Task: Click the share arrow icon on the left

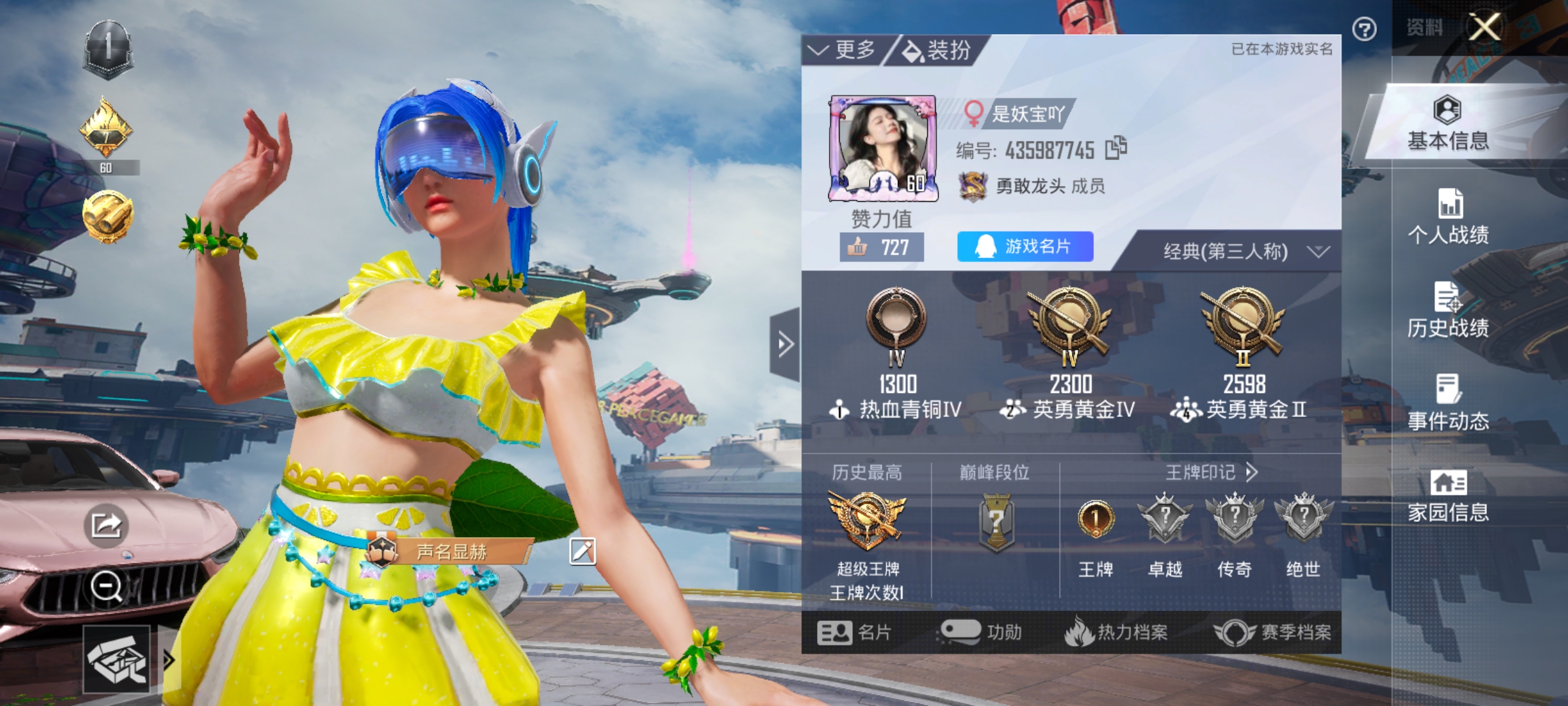Action: 107,524
